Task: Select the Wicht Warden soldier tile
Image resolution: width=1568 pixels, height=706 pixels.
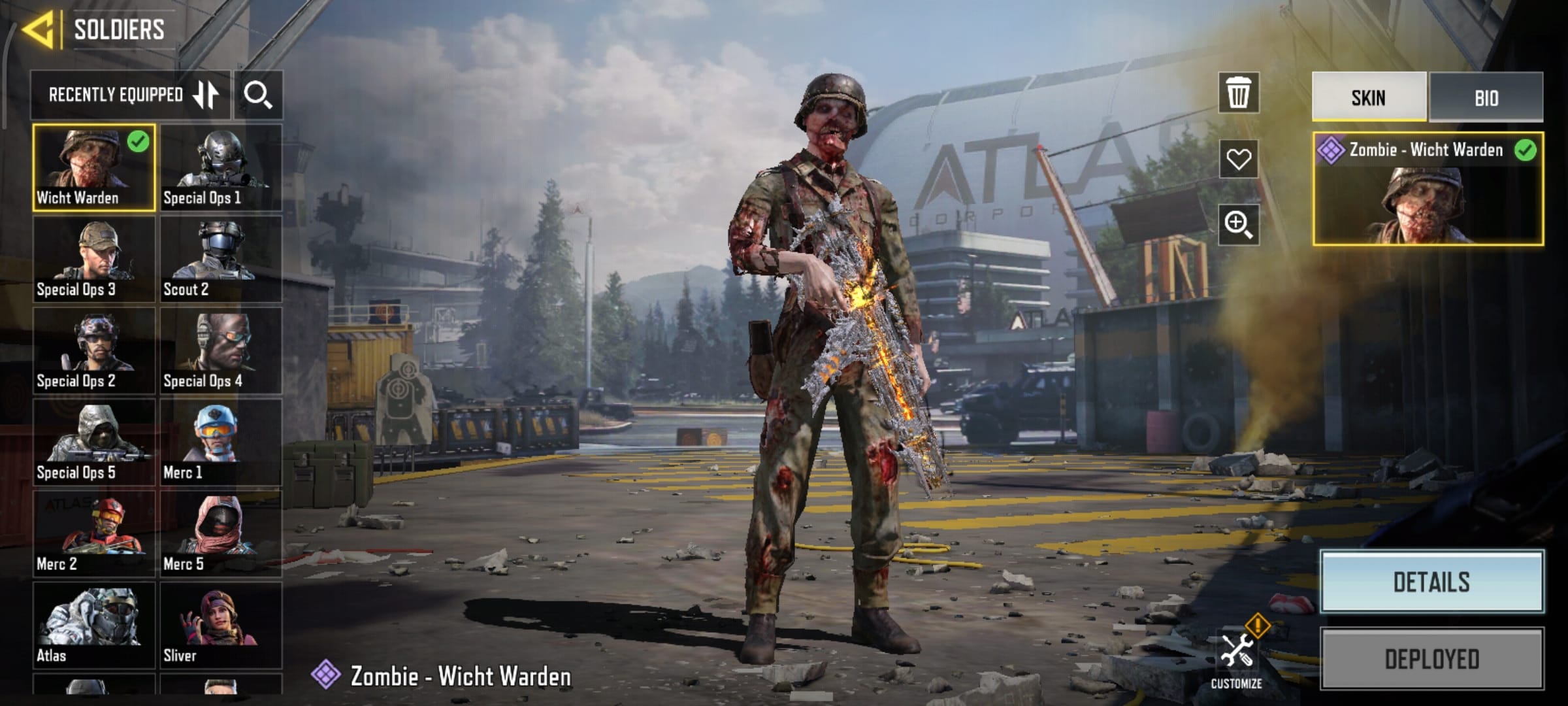Action: [x=94, y=167]
